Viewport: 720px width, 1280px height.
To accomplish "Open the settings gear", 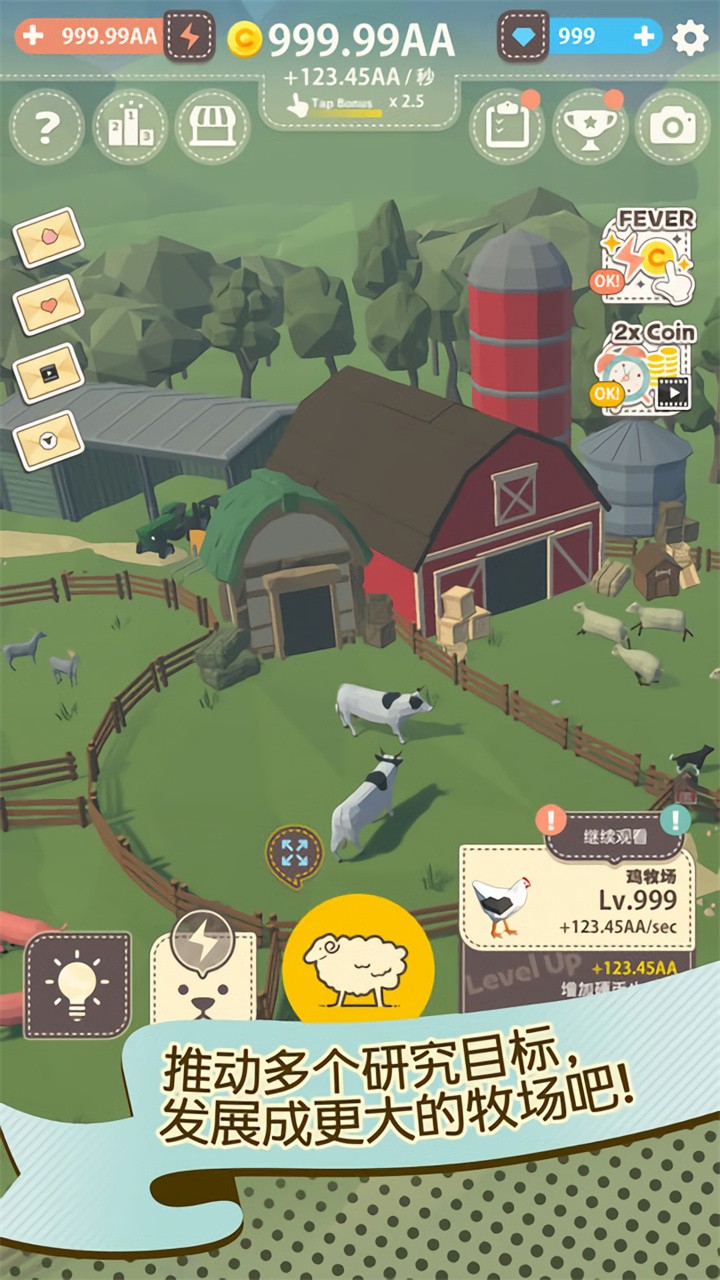I will point(690,38).
